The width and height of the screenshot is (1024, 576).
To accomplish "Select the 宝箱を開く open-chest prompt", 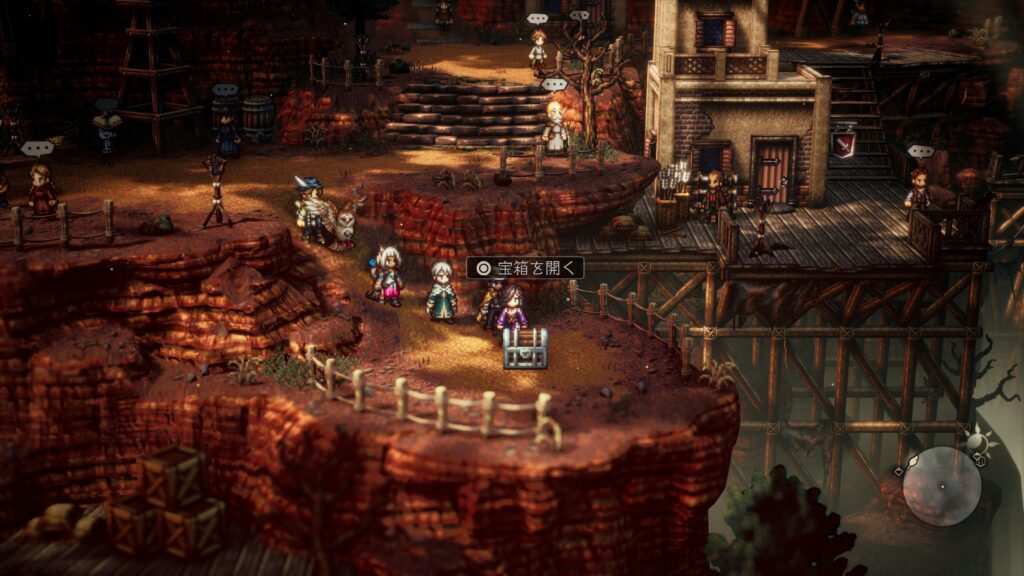I will [x=525, y=268].
